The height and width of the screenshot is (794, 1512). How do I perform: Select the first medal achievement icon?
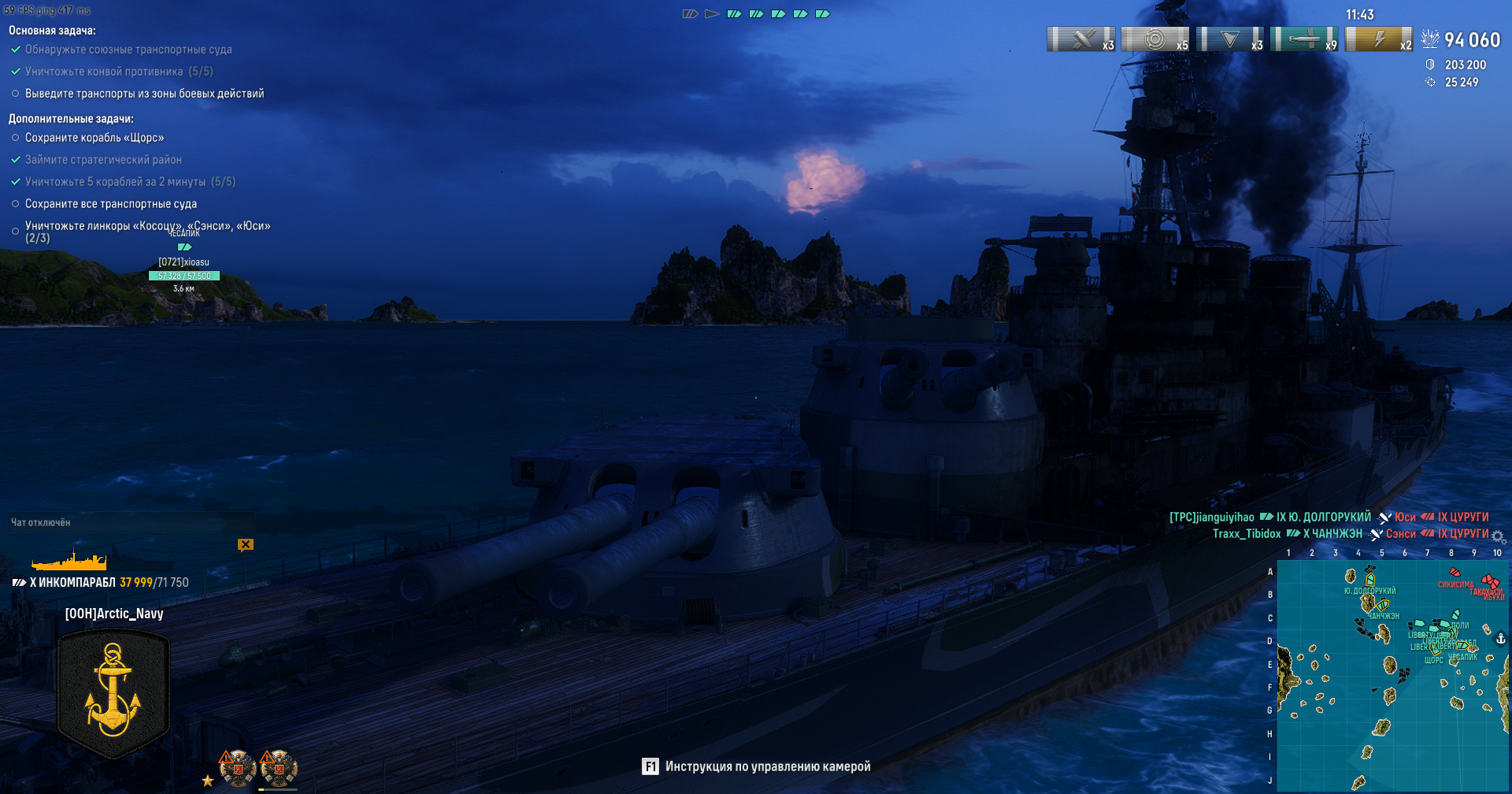pyautogui.click(x=237, y=768)
